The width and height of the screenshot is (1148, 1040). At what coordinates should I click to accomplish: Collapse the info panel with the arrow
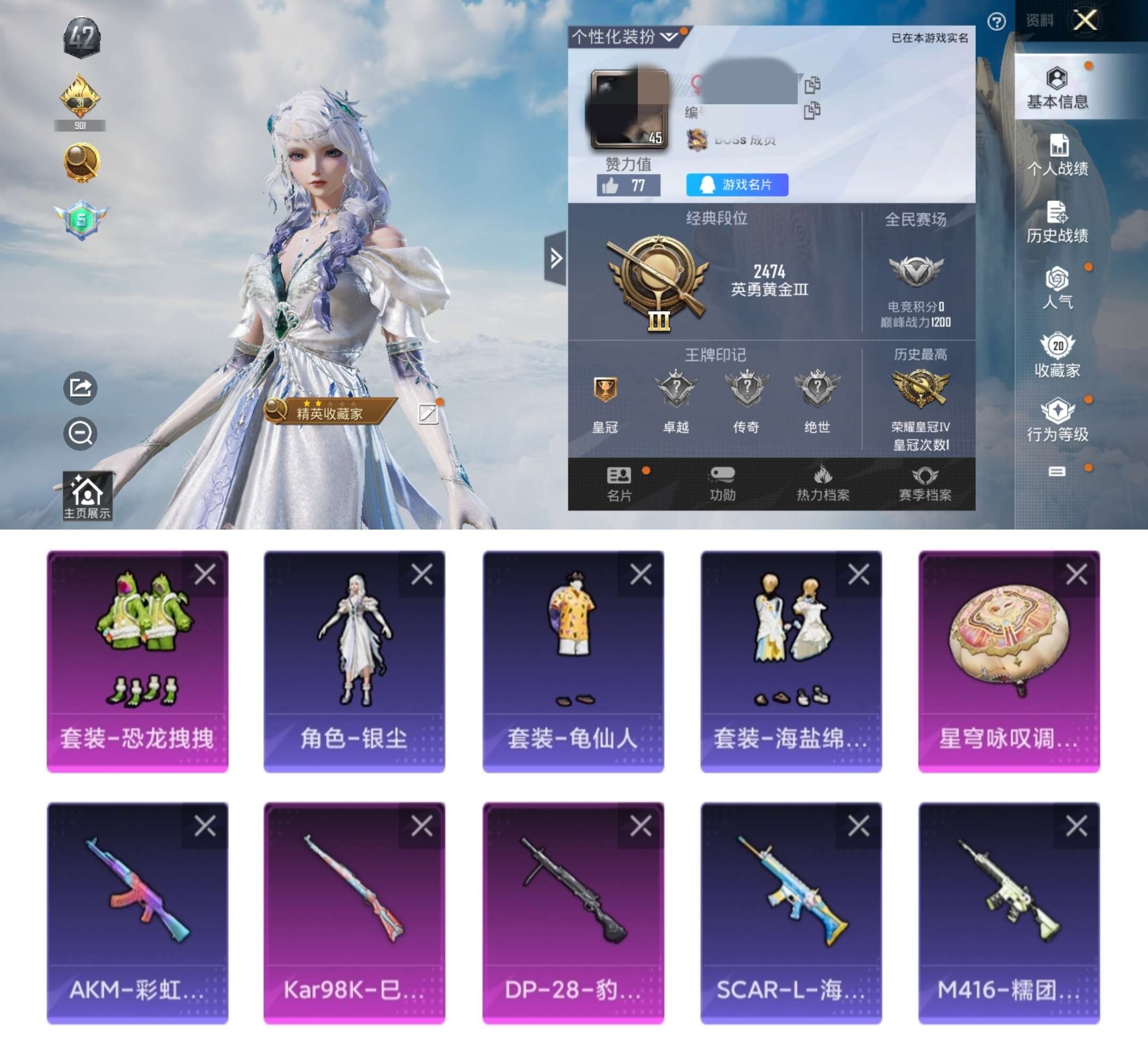coord(556,258)
